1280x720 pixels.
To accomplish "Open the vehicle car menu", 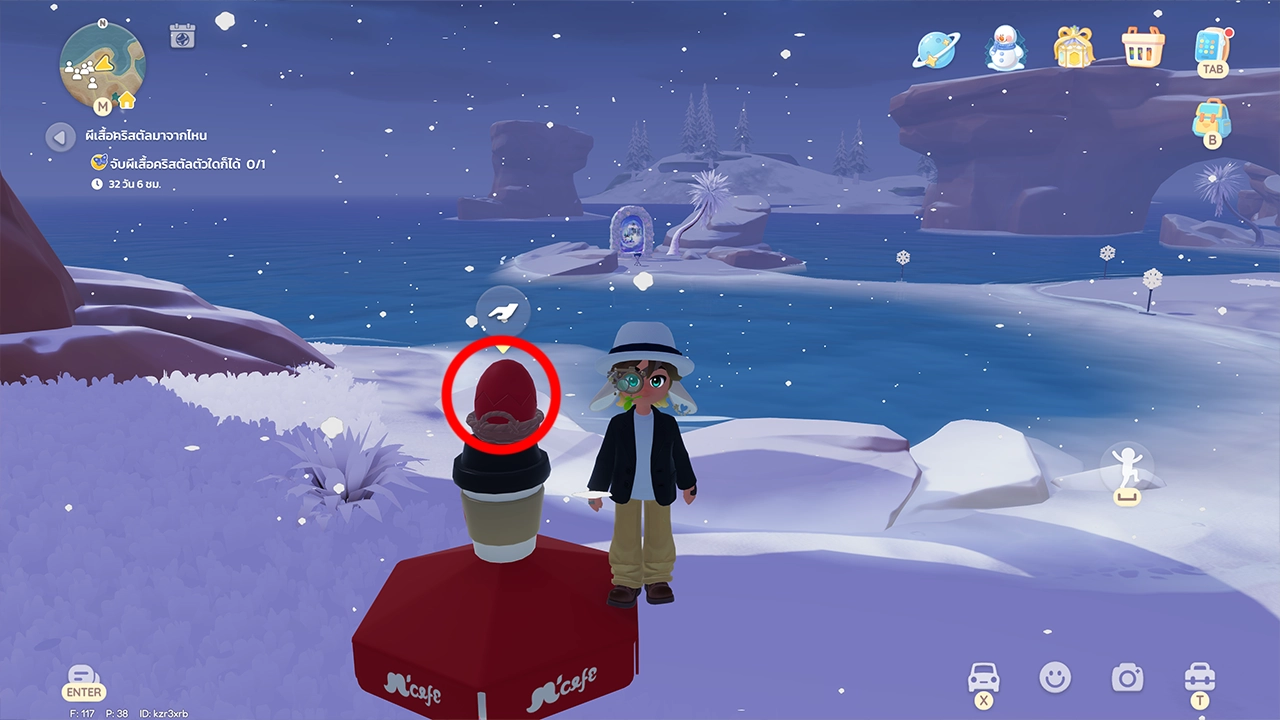I will (984, 678).
